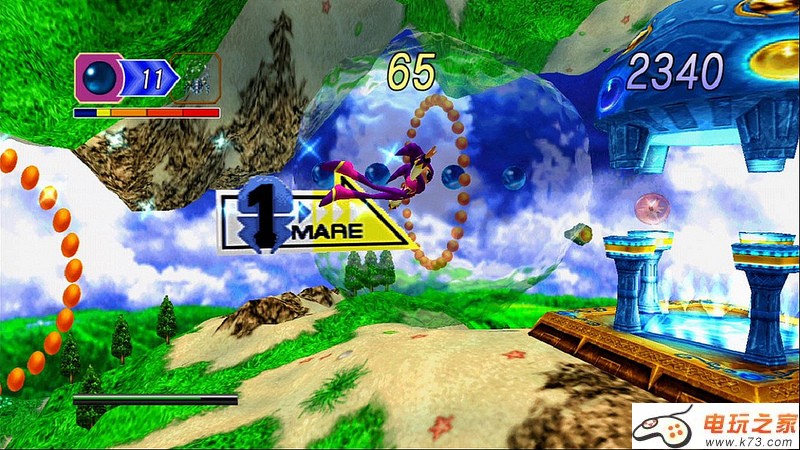800x450 pixels.
Task: Click the blue chip orb icon
Action: (x=101, y=77)
